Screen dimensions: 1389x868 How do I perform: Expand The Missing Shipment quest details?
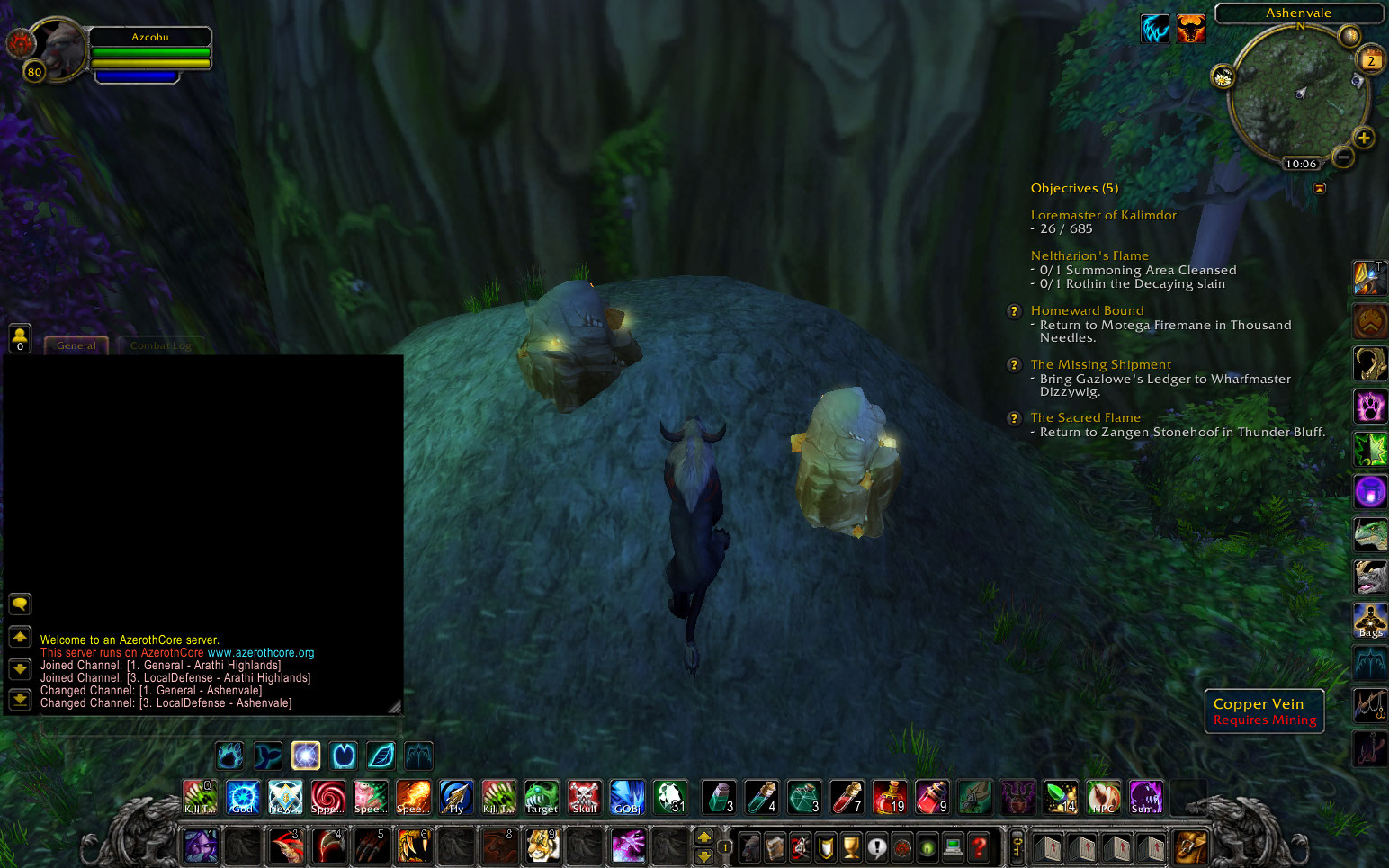click(1014, 365)
